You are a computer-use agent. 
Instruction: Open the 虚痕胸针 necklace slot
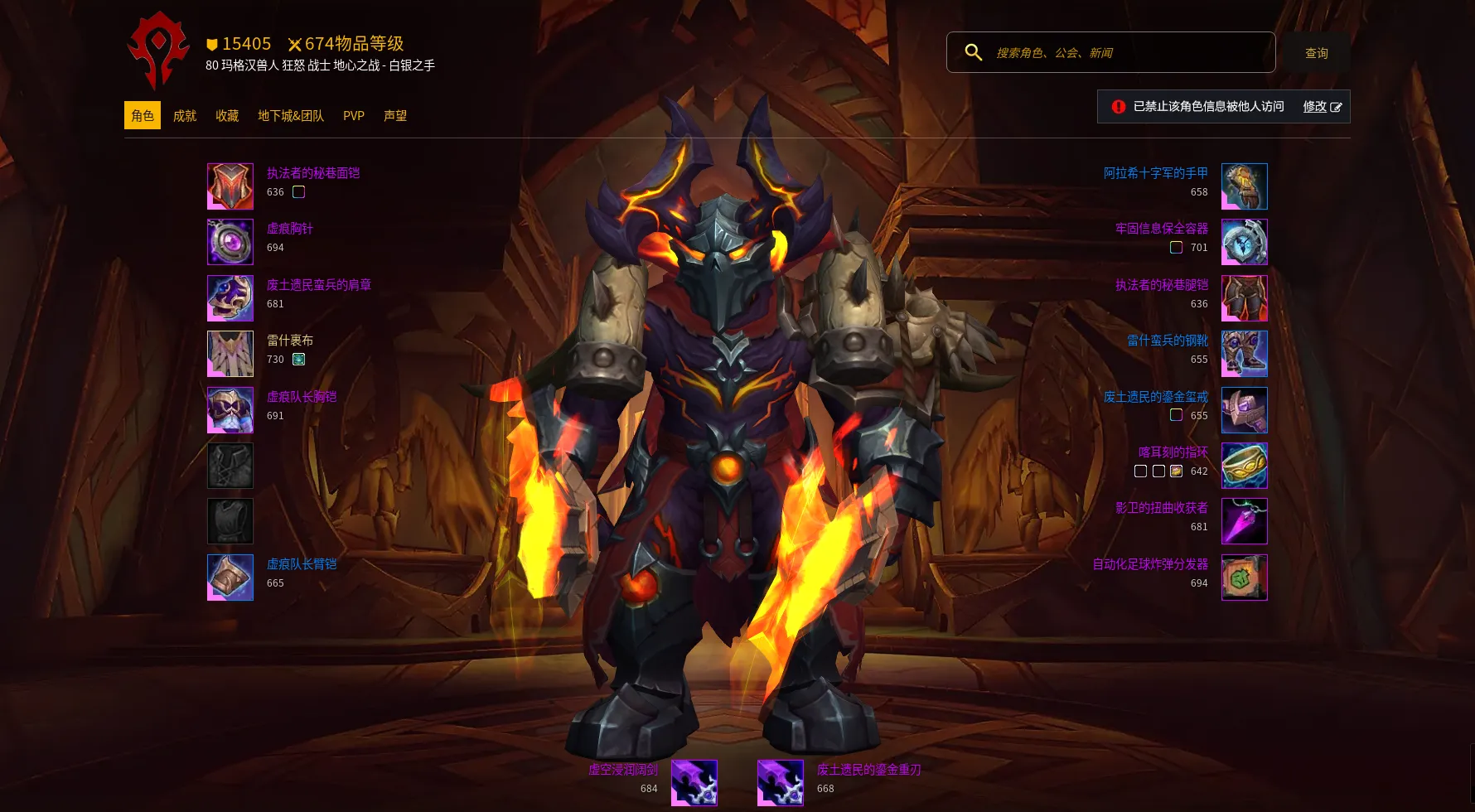(230, 242)
